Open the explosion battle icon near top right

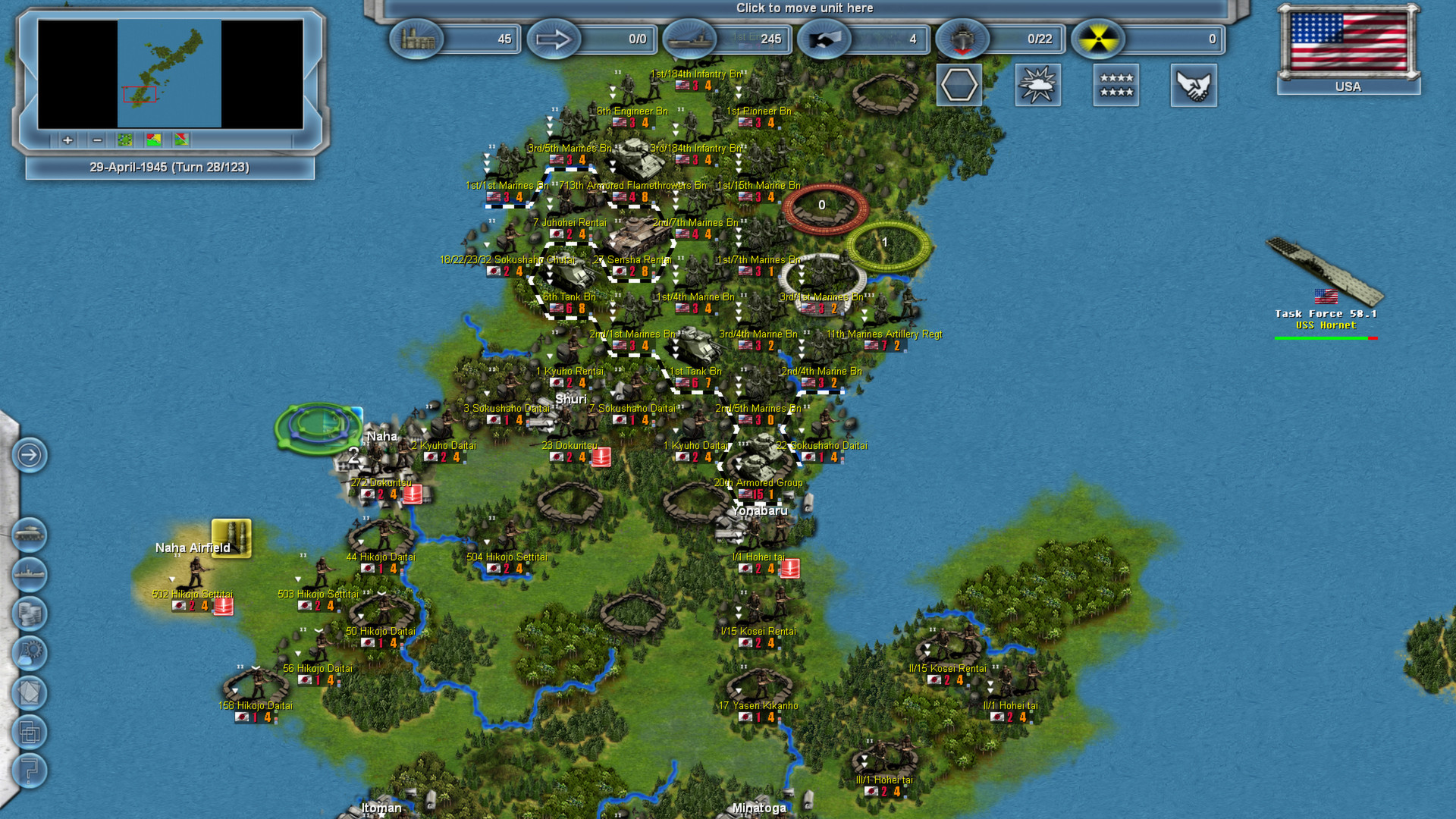(x=1037, y=86)
